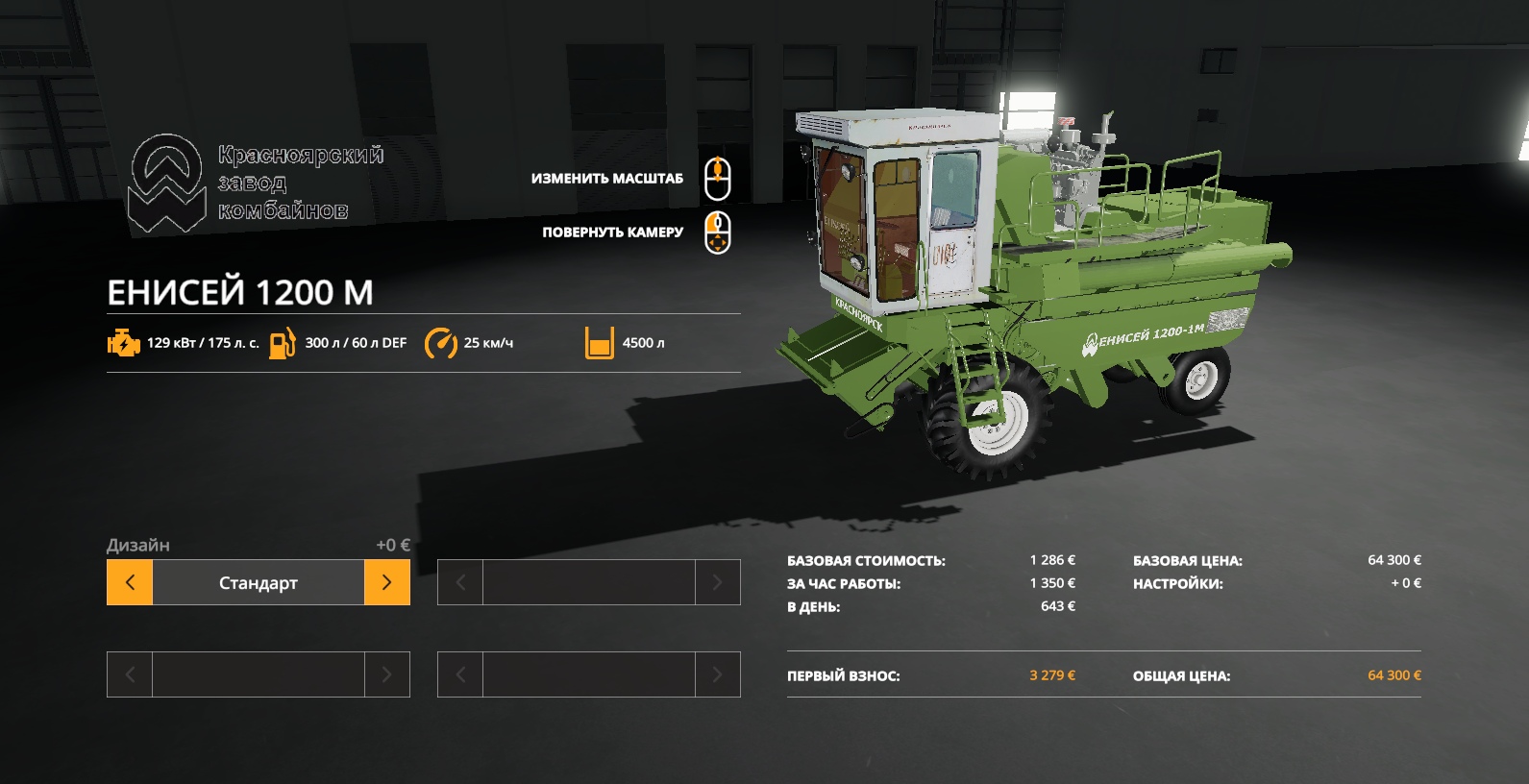The image size is (1529, 784).
Task: Select the previous Дизайн option arrow
Action: coord(130,582)
